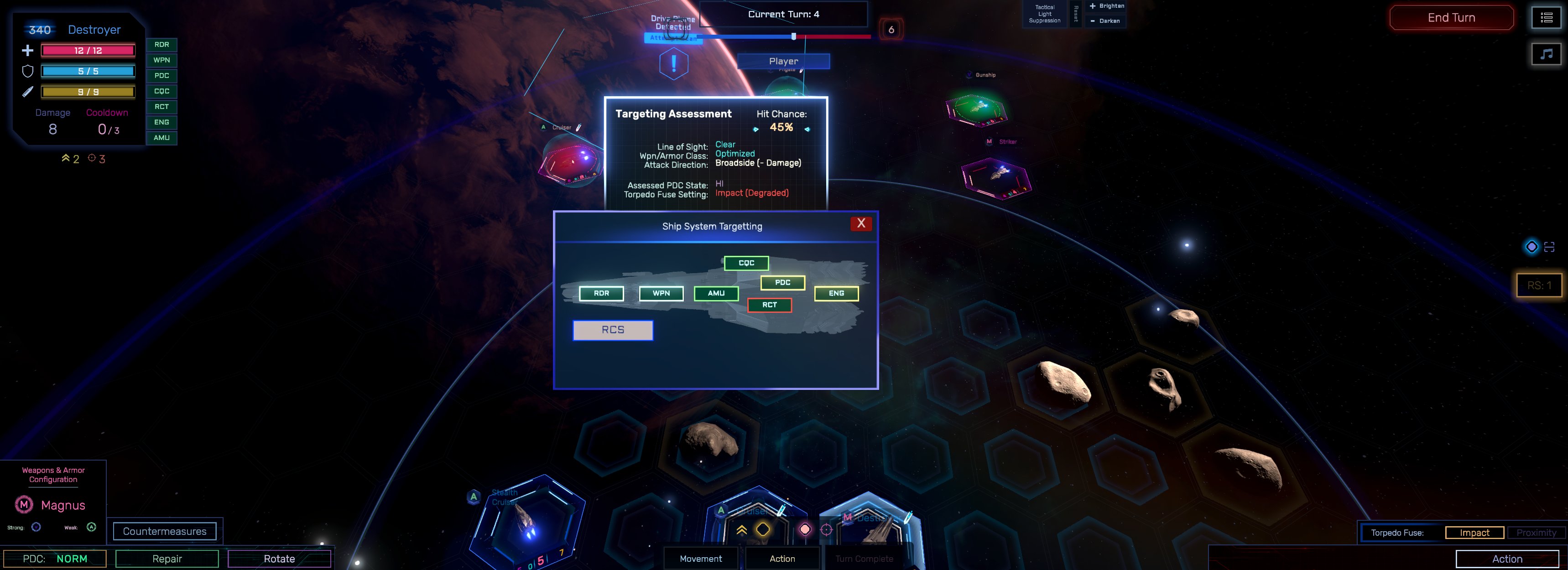Target the RDR system on the ship diagram
Image resolution: width=1568 pixels, height=570 pixels.
pos(601,293)
